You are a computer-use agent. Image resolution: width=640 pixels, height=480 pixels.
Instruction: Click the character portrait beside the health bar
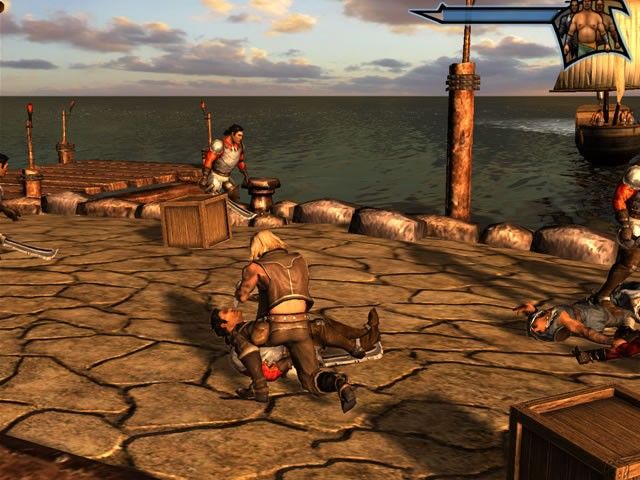[x=591, y=29]
